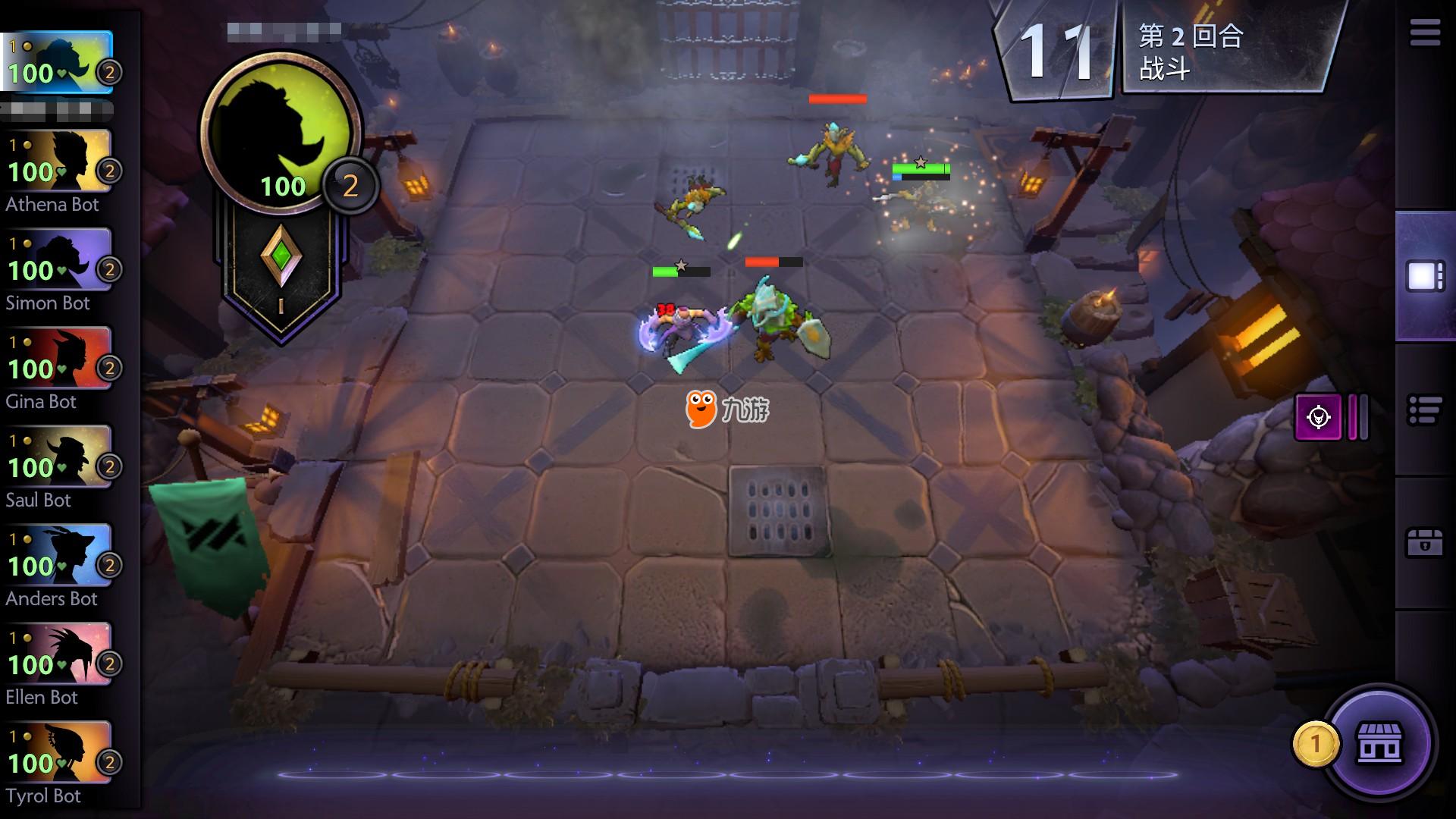The width and height of the screenshot is (1456, 819).
Task: Select your own player card at top
Action: click(59, 62)
